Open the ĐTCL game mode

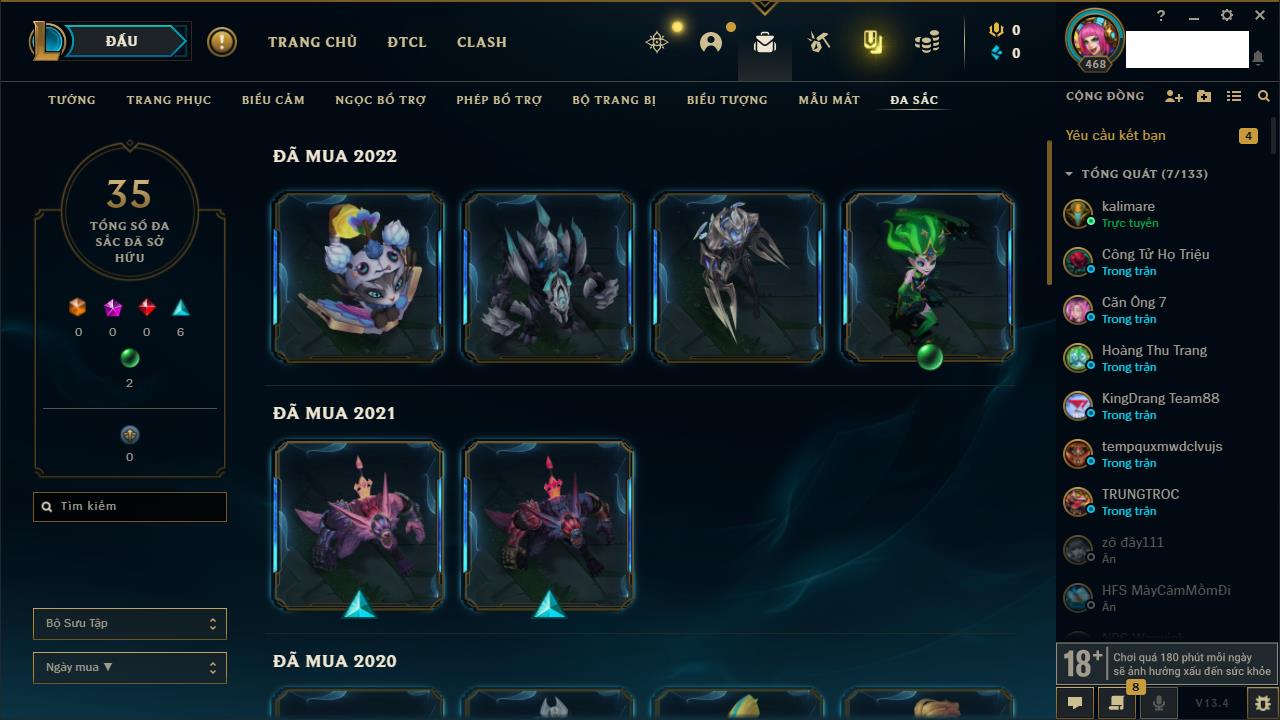tap(406, 42)
